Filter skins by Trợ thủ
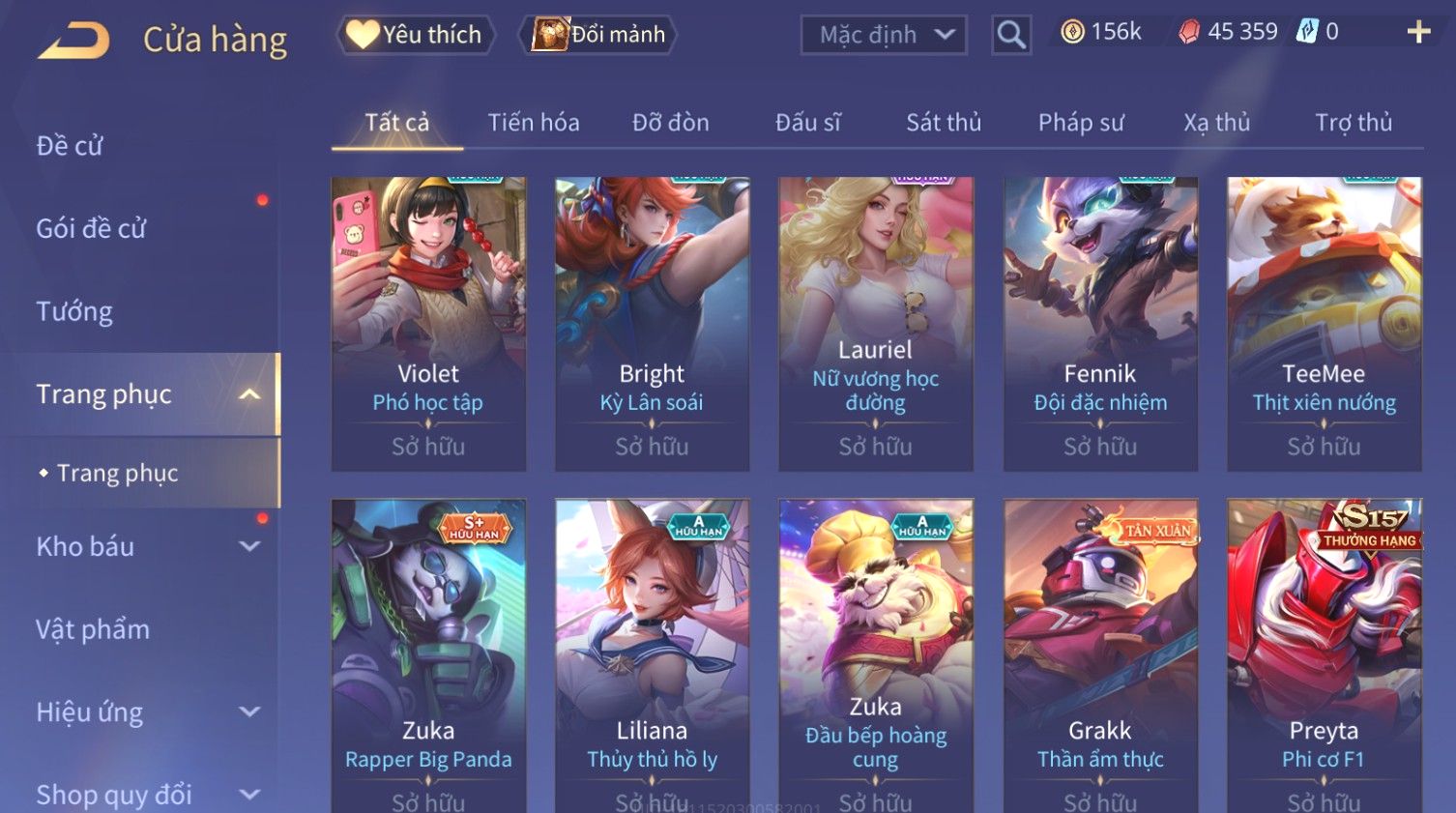 tap(1353, 123)
